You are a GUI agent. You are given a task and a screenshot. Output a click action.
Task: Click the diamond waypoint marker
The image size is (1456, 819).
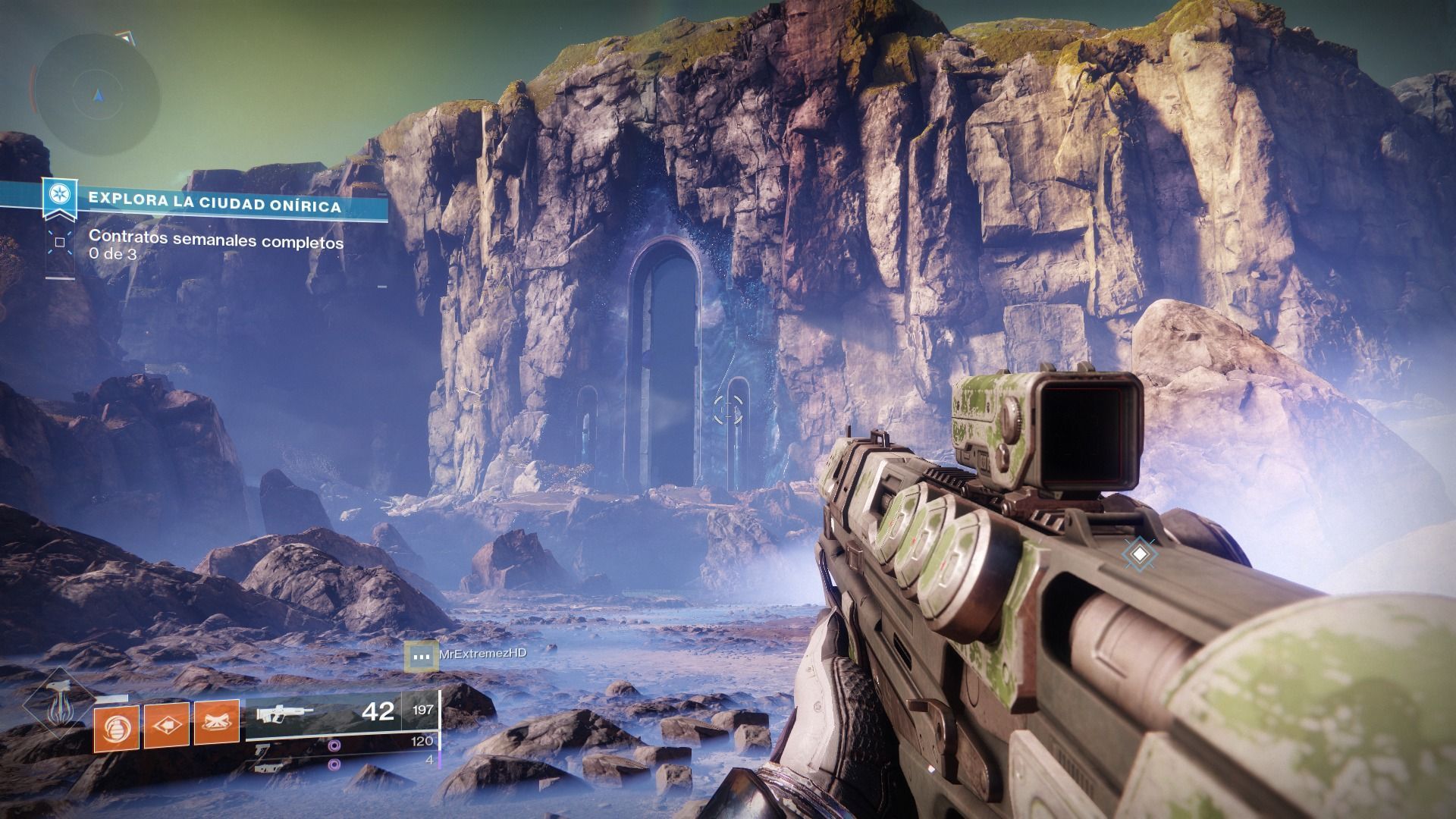pyautogui.click(x=1138, y=554)
